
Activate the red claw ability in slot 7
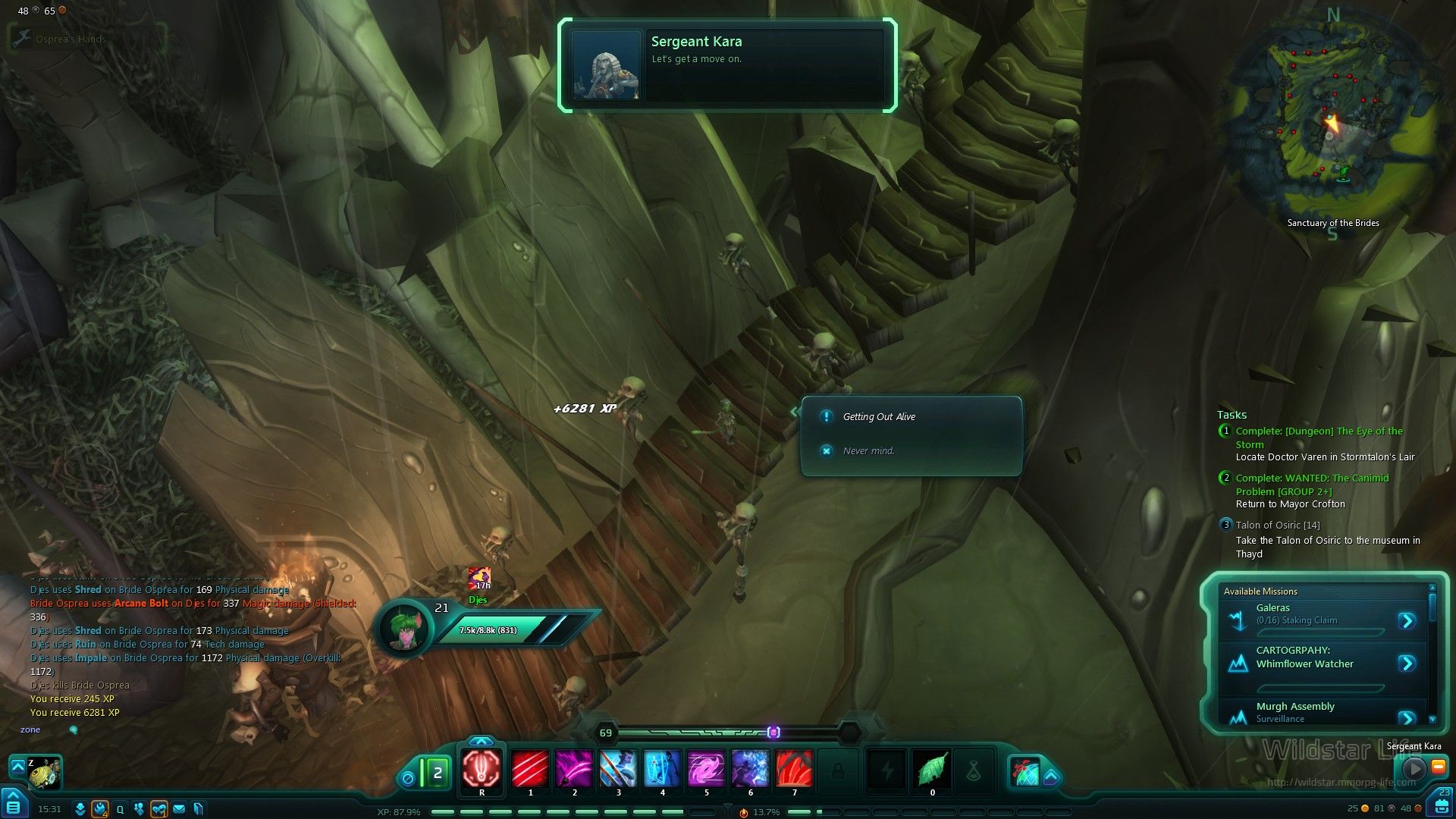794,769
